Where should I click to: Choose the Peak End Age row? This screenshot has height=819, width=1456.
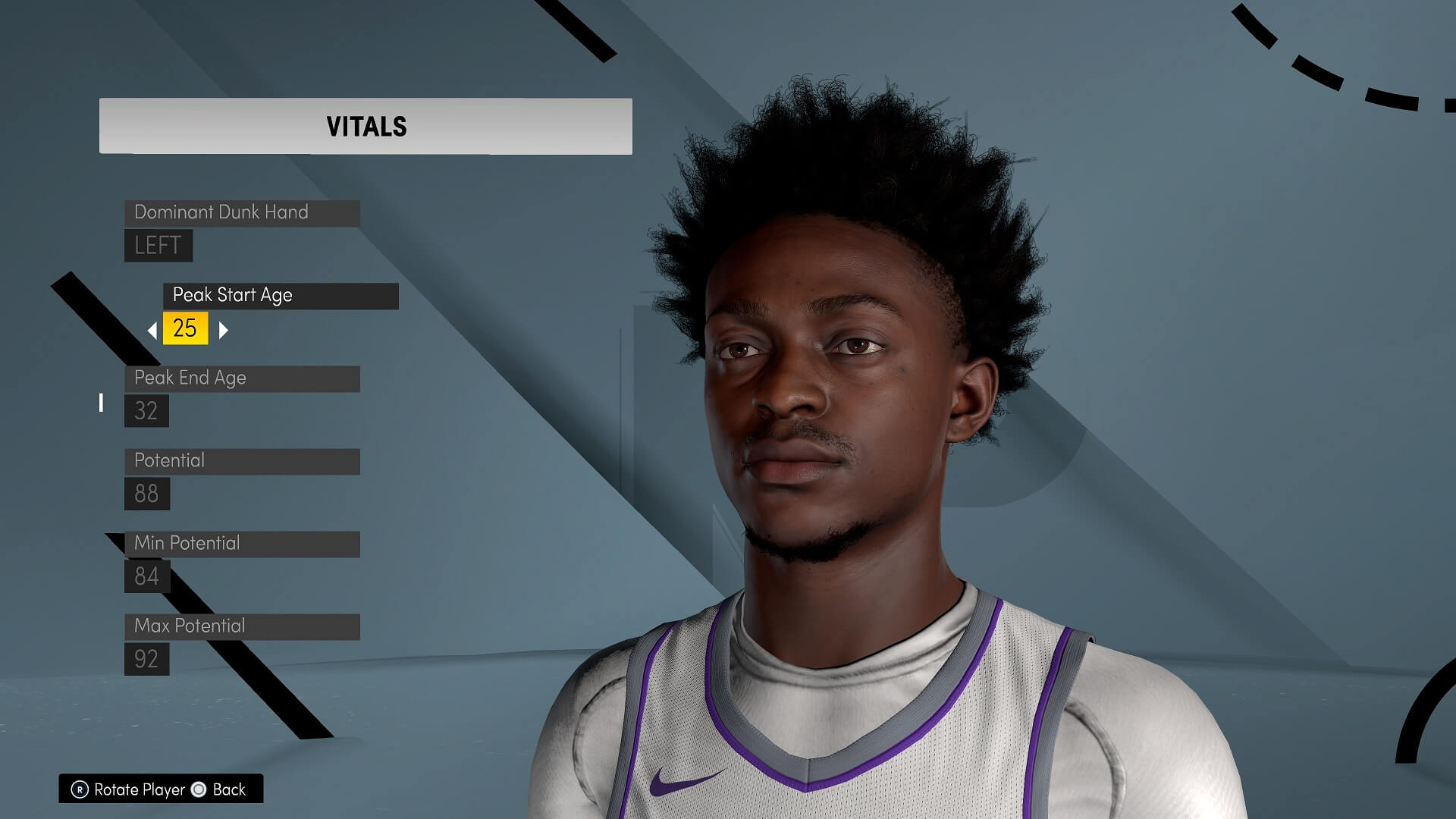(241, 378)
